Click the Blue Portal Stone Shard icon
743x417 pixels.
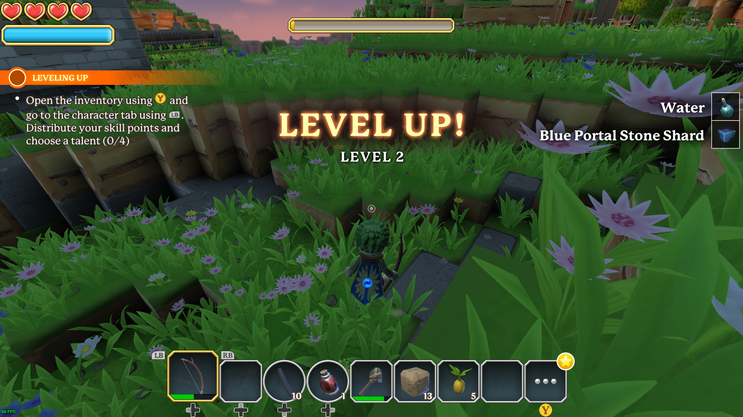click(725, 135)
